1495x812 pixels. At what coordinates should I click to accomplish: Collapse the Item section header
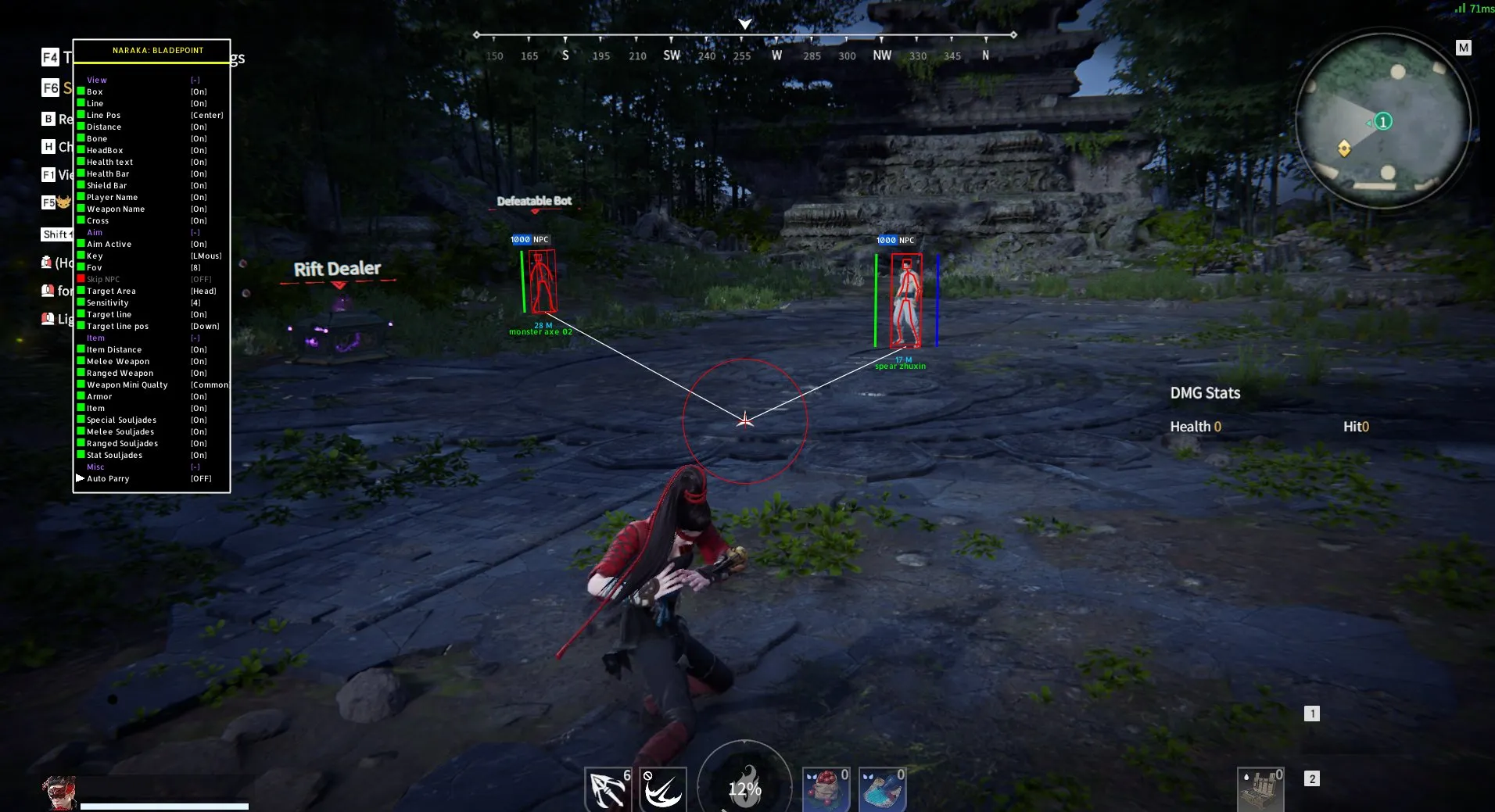click(95, 338)
